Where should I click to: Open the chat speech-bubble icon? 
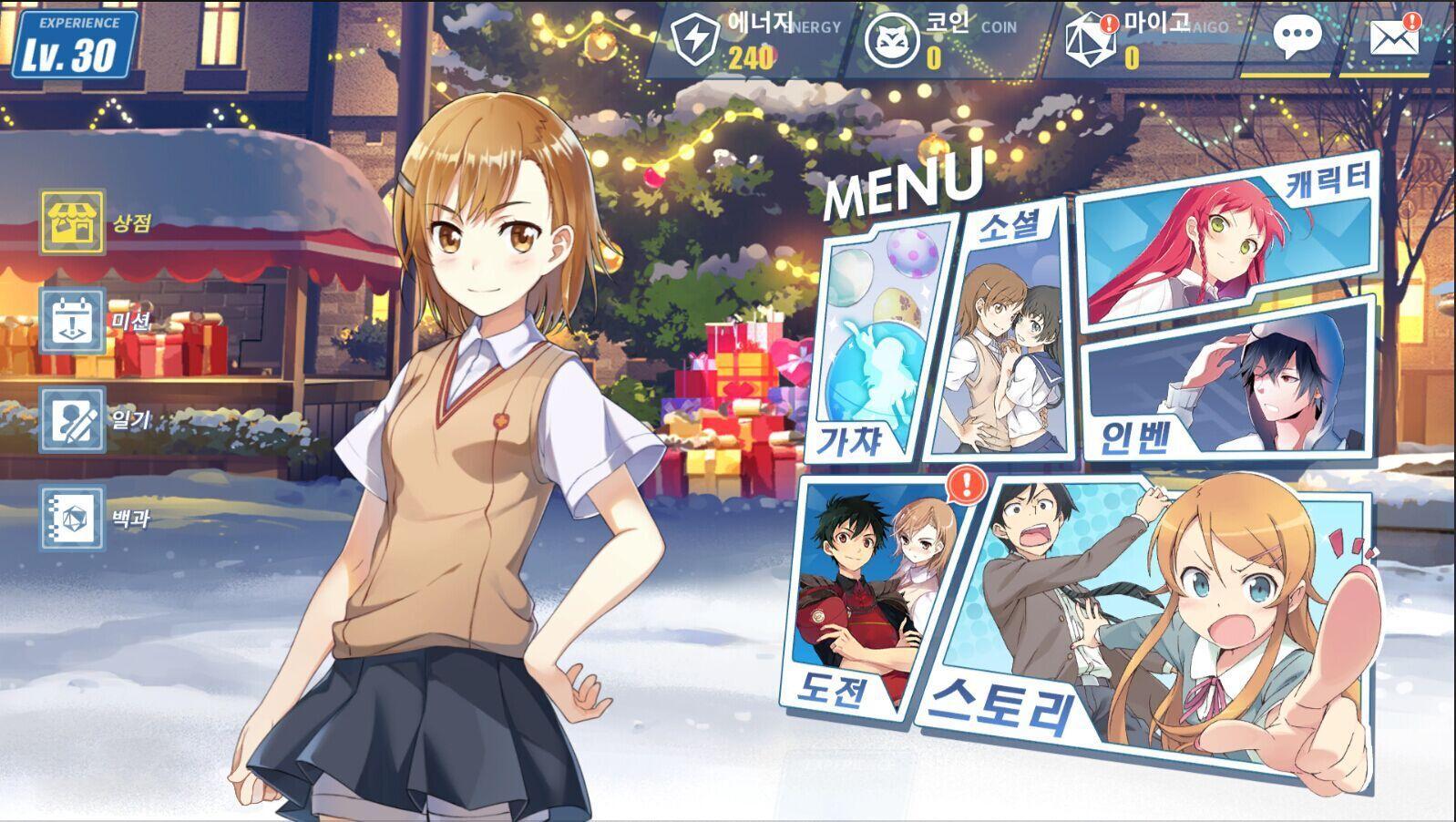(1297, 35)
